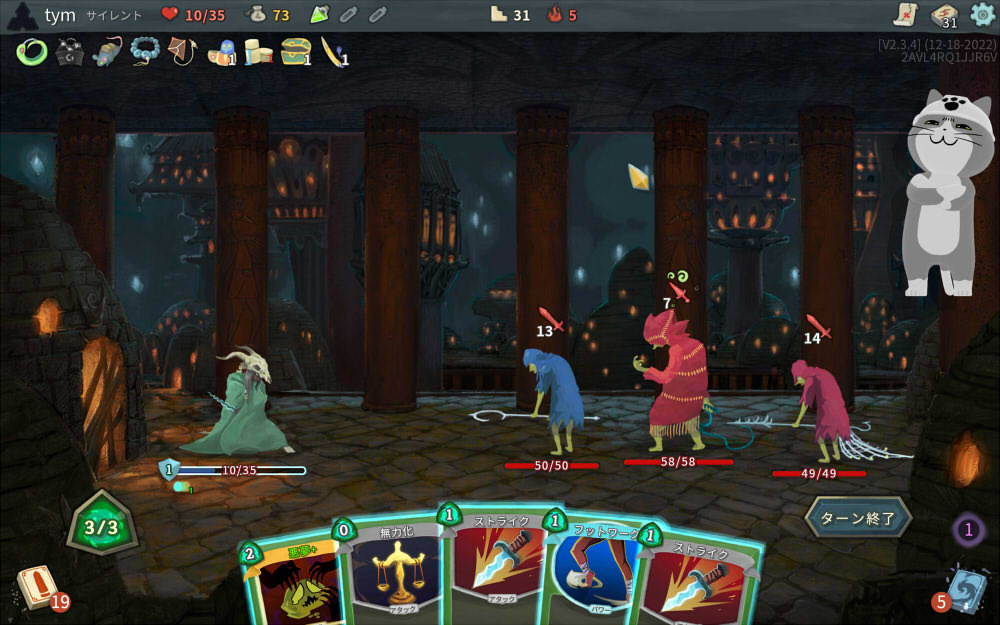1000x625 pixels.
Task: Inspect the kite relic
Action: tap(182, 51)
